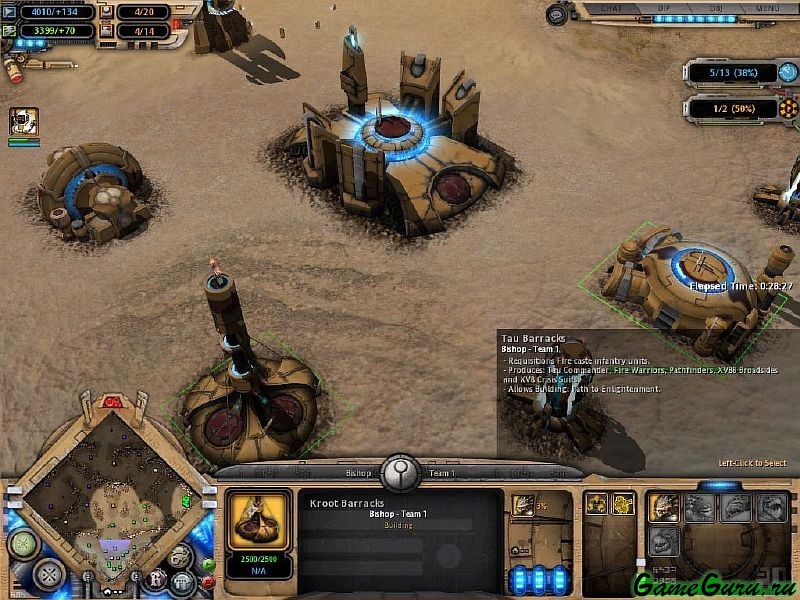Click the red round button beside the minimap
Screen dimensions: 800x600
207,582
